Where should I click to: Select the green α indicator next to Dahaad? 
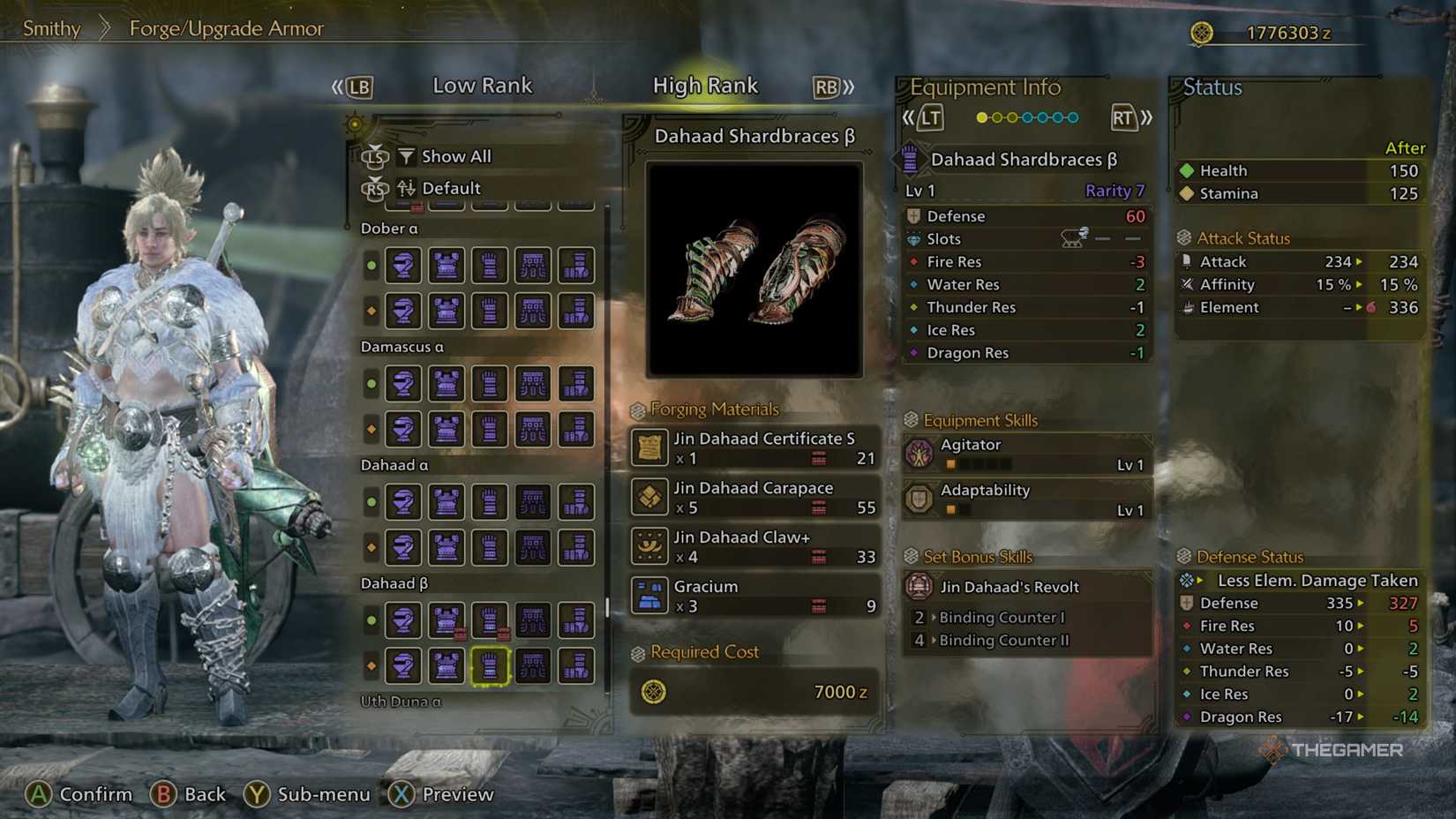[372, 502]
